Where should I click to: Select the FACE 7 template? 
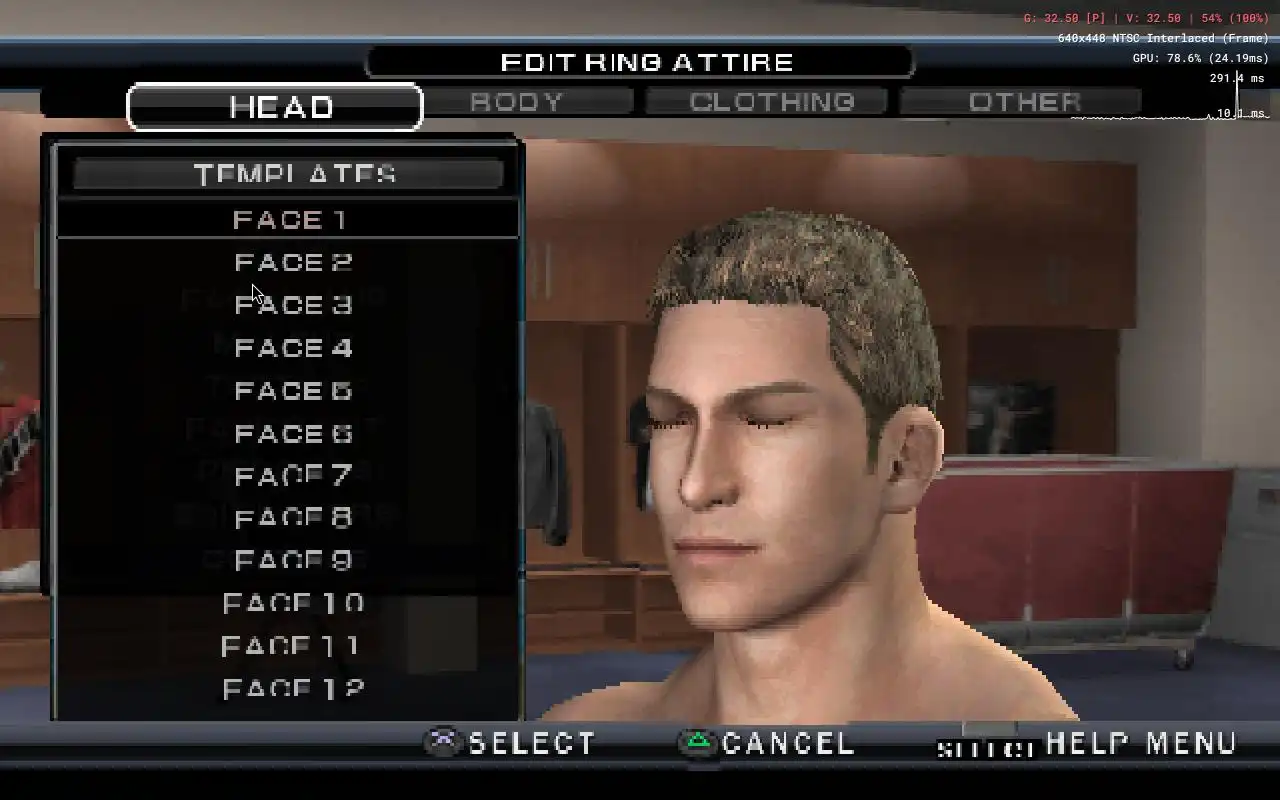(293, 476)
